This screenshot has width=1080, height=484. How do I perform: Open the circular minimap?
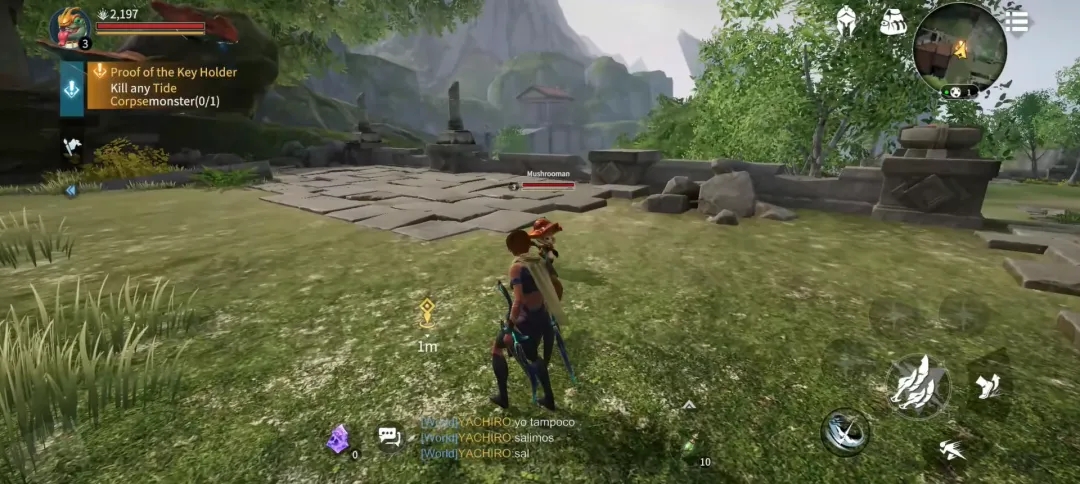(x=959, y=47)
